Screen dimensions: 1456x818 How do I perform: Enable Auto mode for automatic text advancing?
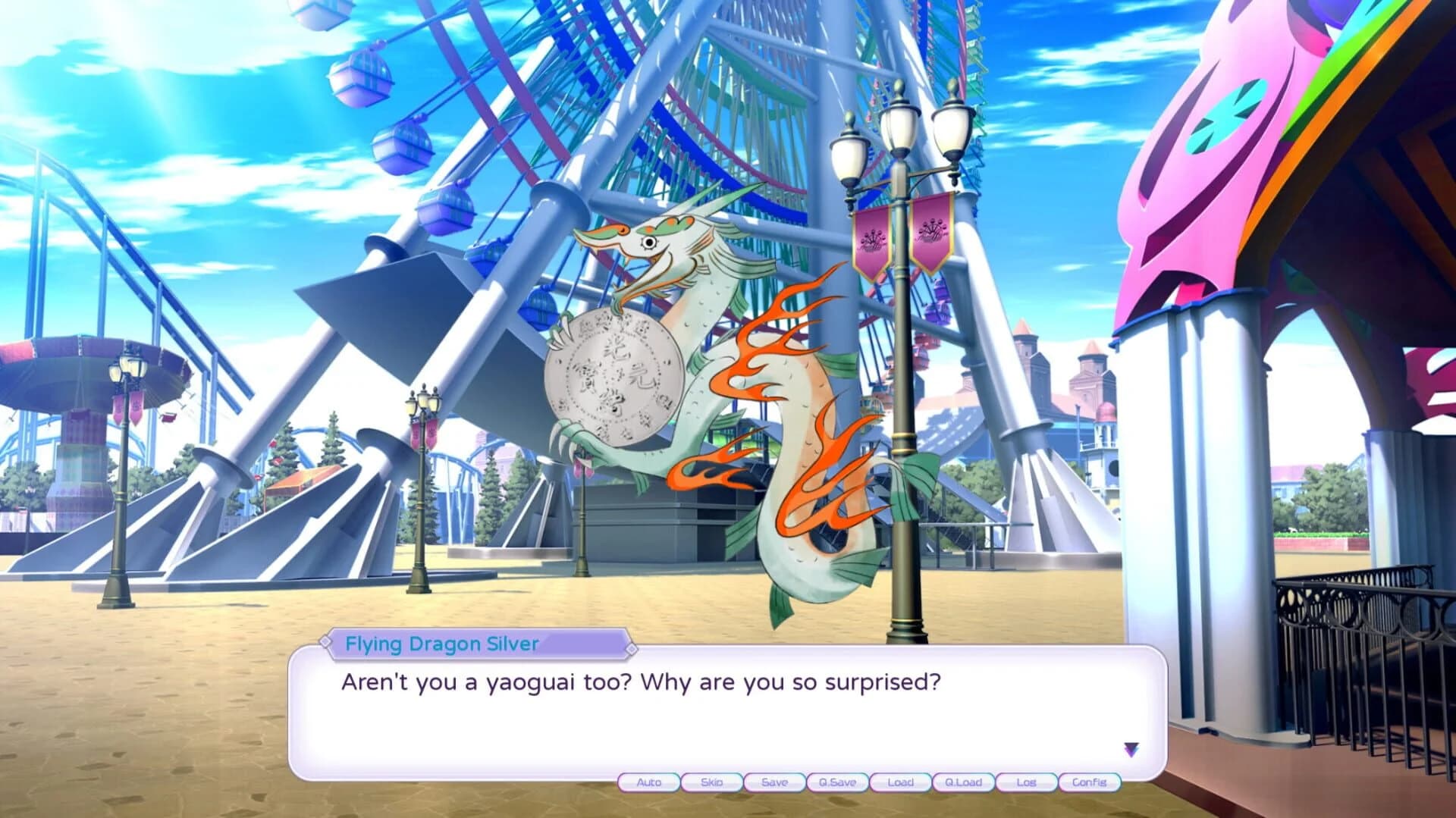pos(648,783)
